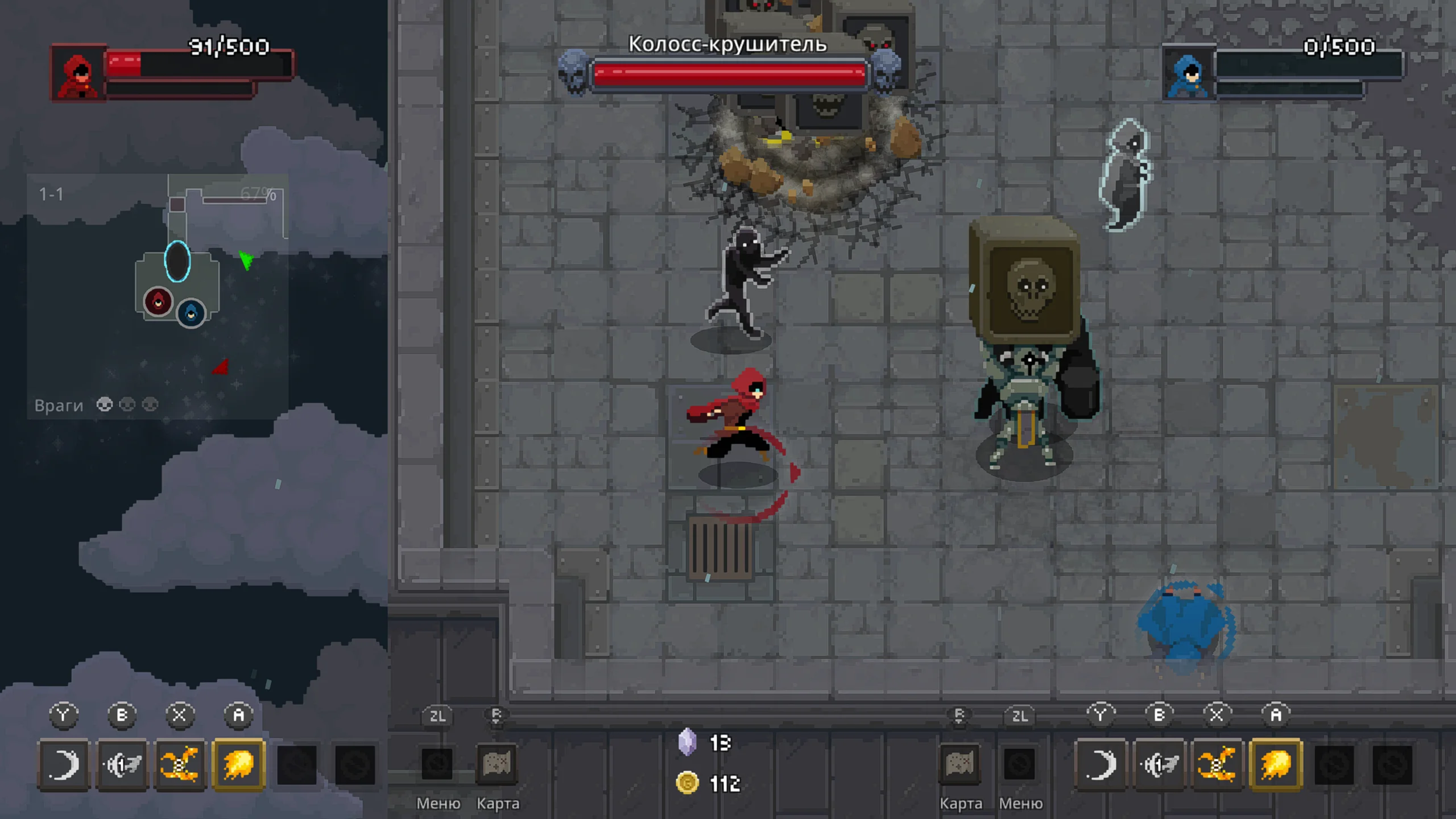Click the red wizard marker on minimap
The height and width of the screenshot is (819, 1456).
(158, 301)
